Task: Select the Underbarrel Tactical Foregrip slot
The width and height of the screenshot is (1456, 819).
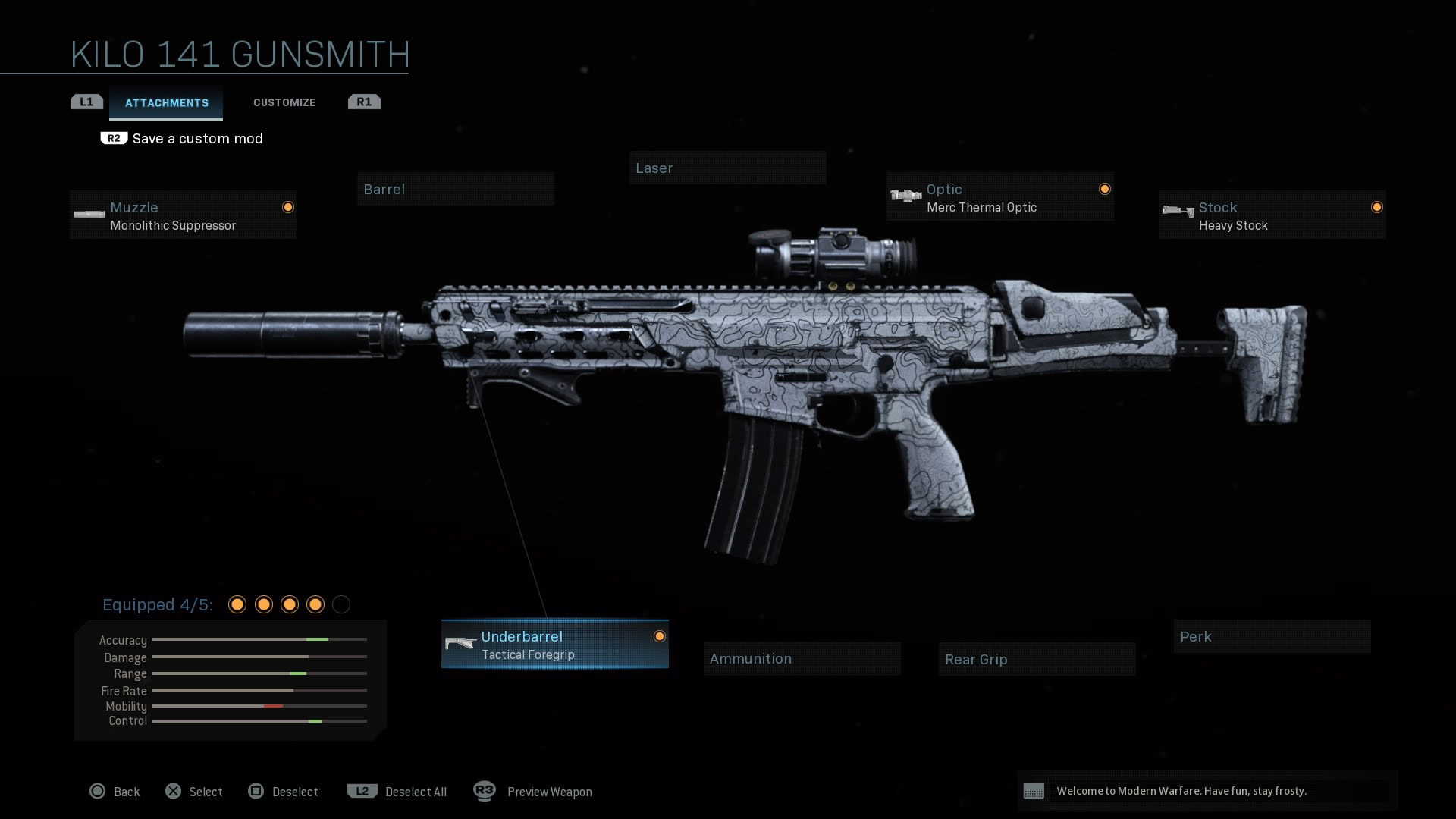Action: (554, 645)
